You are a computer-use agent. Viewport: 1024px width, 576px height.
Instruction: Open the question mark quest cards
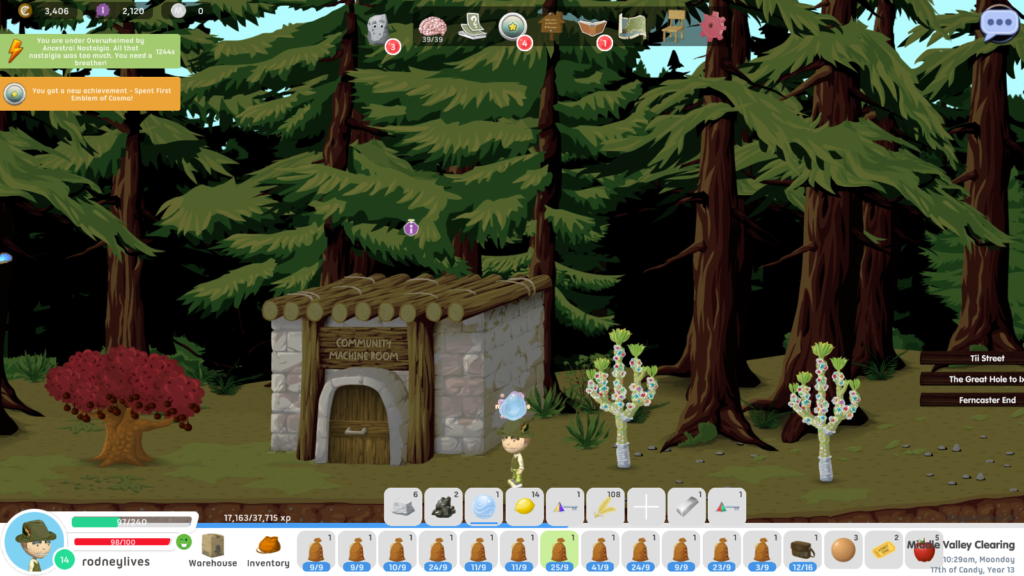point(472,27)
